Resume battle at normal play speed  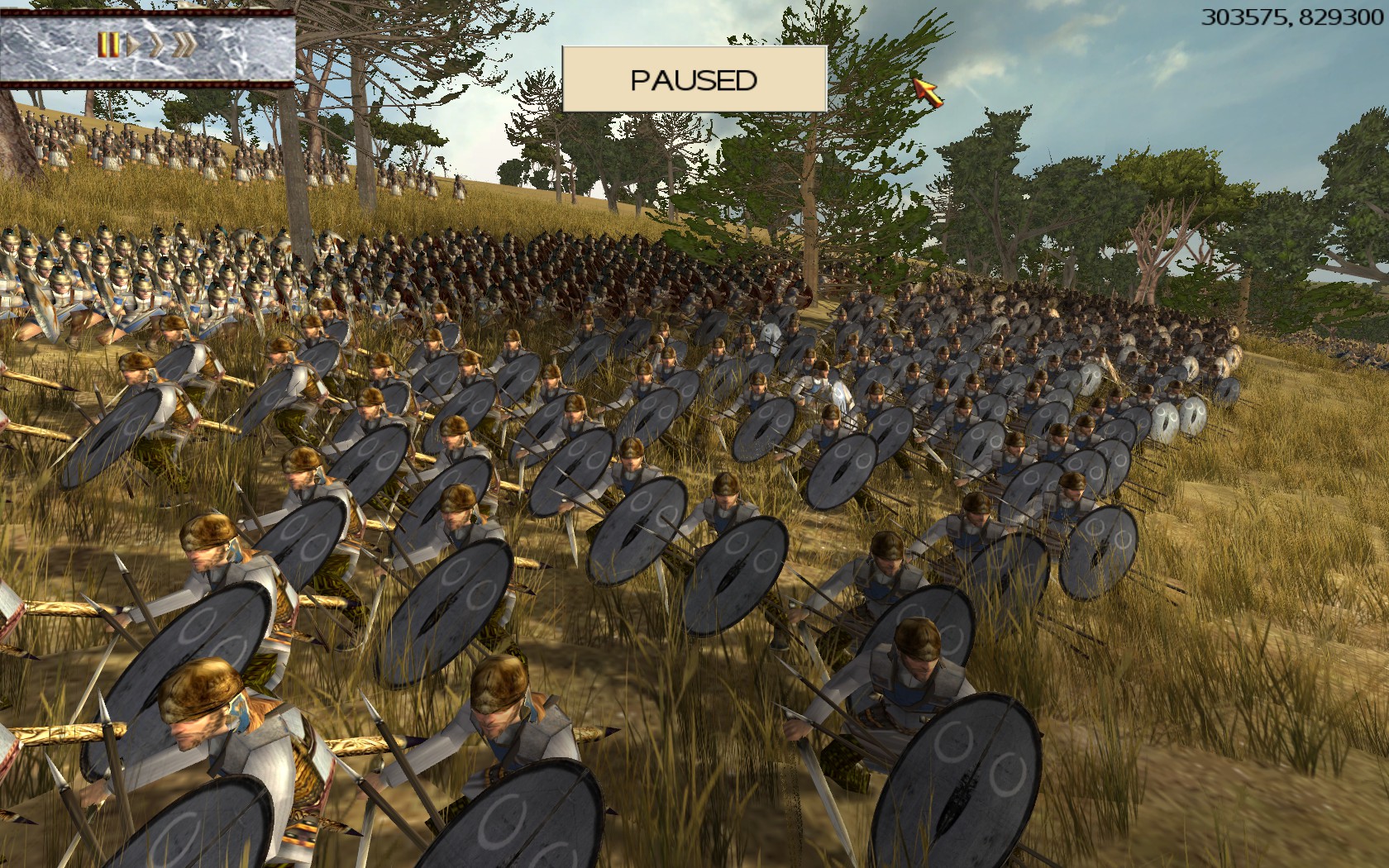point(132,45)
